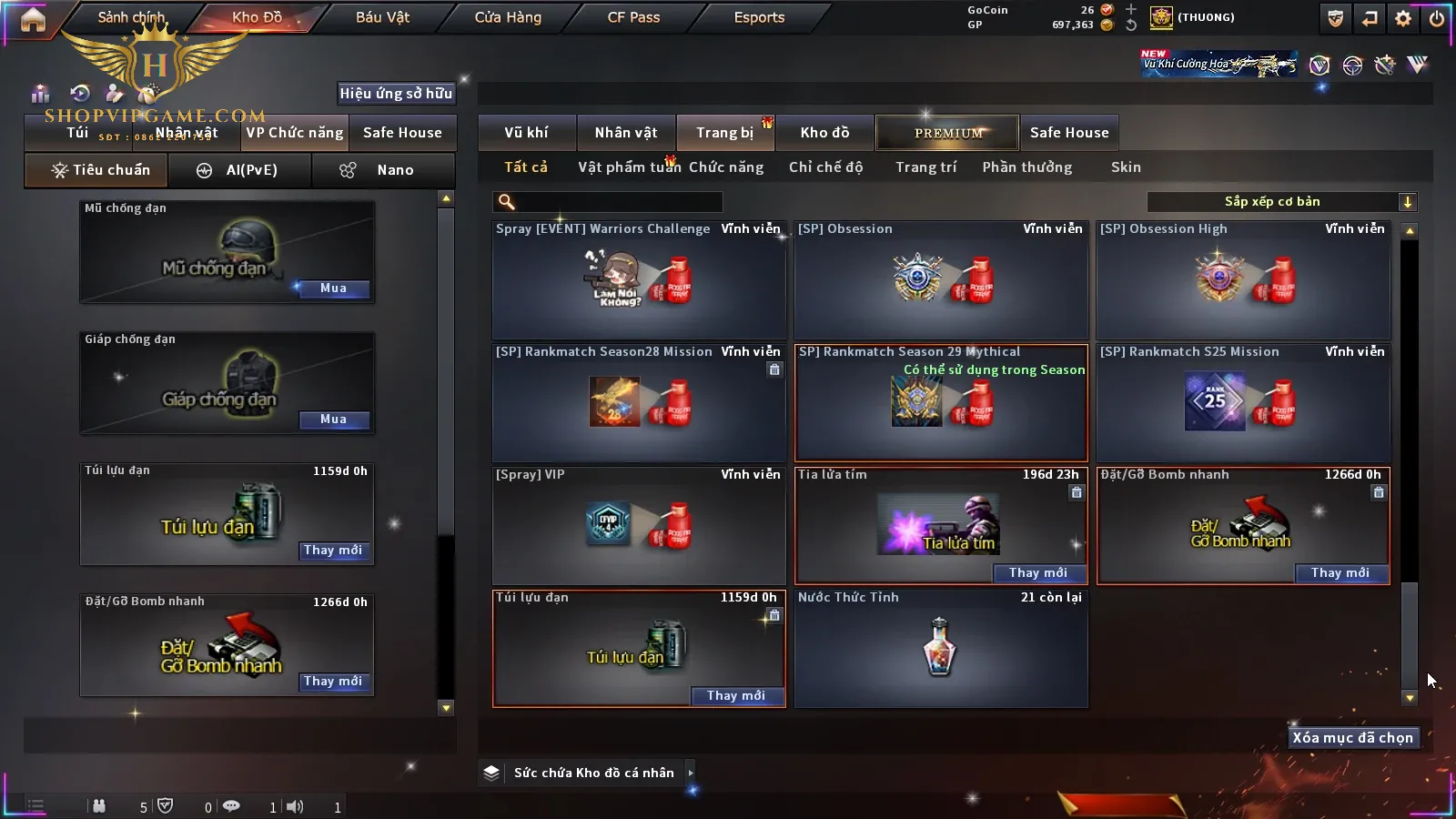
Task: Expand Sức chứa Kho đồ cá nhân
Action: point(691,773)
